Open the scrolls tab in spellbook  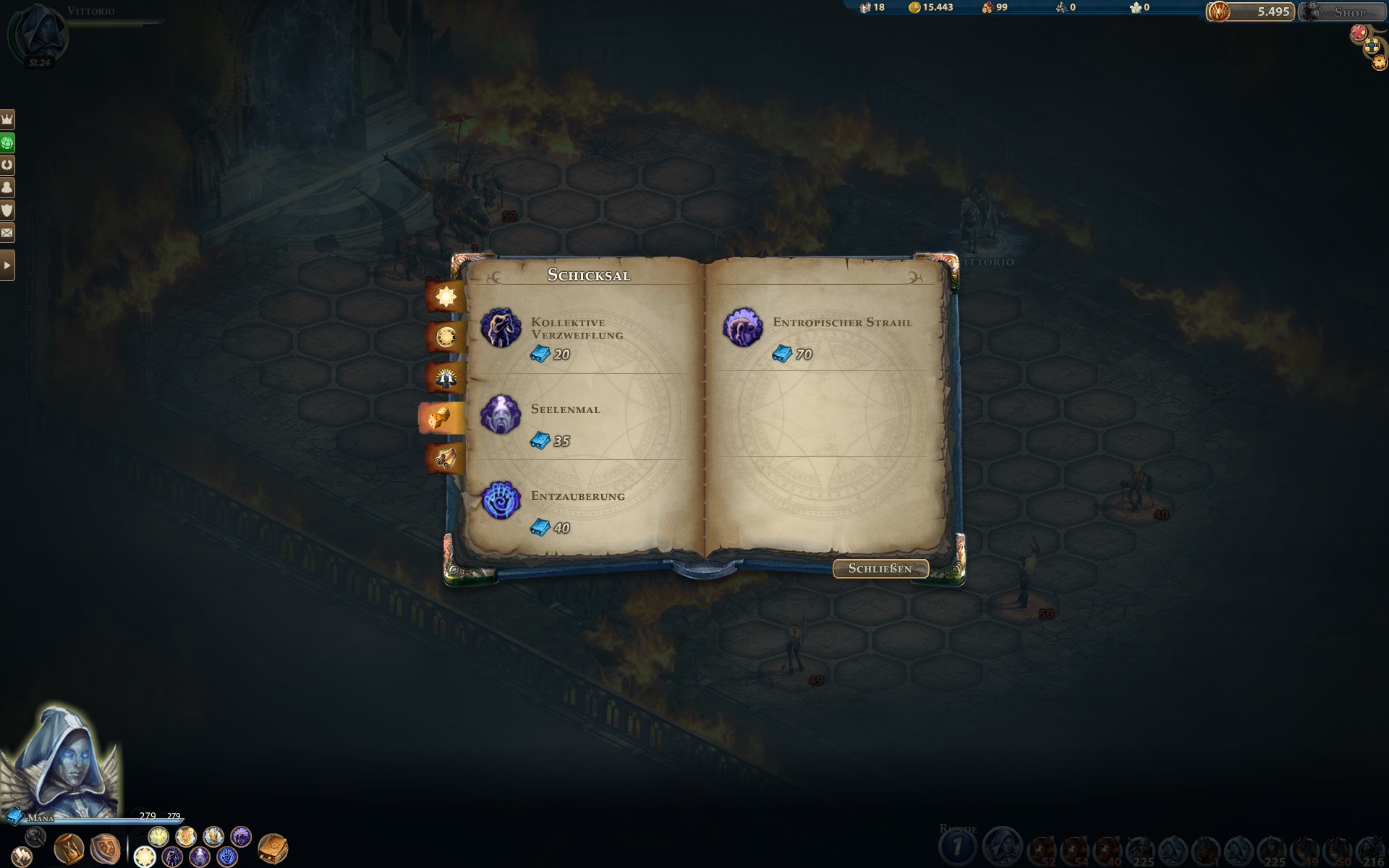446,458
